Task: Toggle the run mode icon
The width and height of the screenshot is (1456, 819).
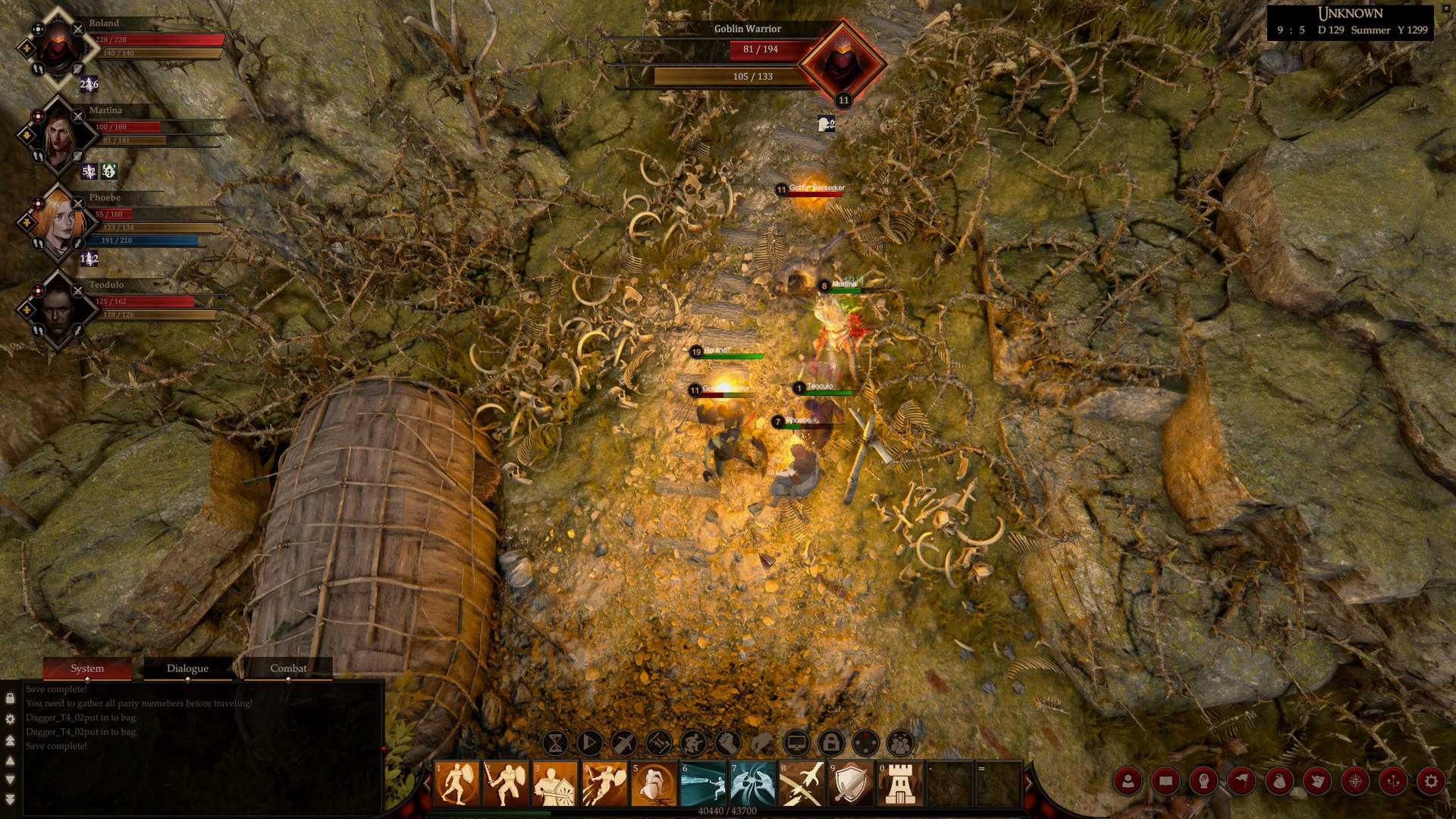Action: tap(691, 743)
